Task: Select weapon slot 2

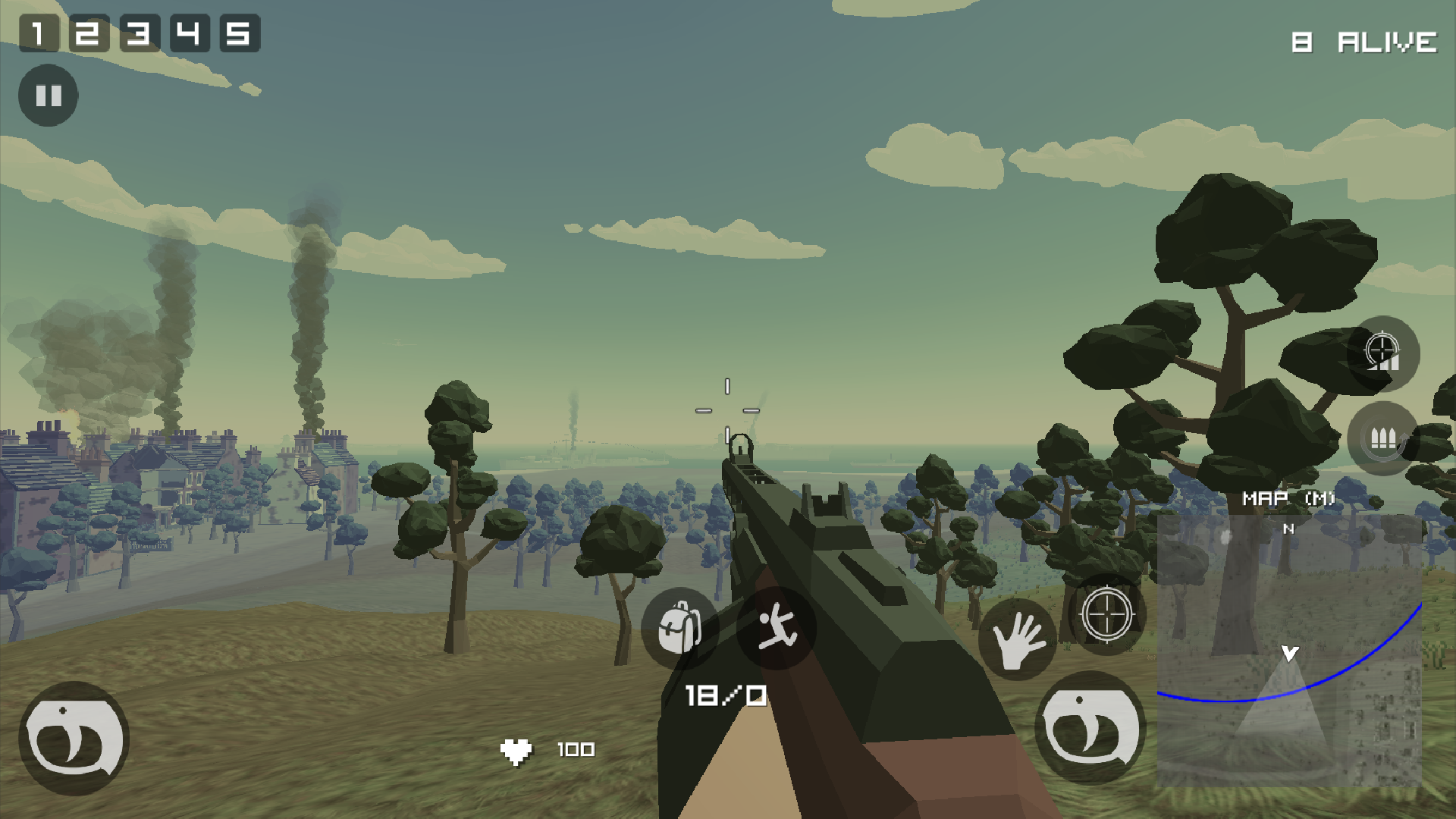Action: 91,33
